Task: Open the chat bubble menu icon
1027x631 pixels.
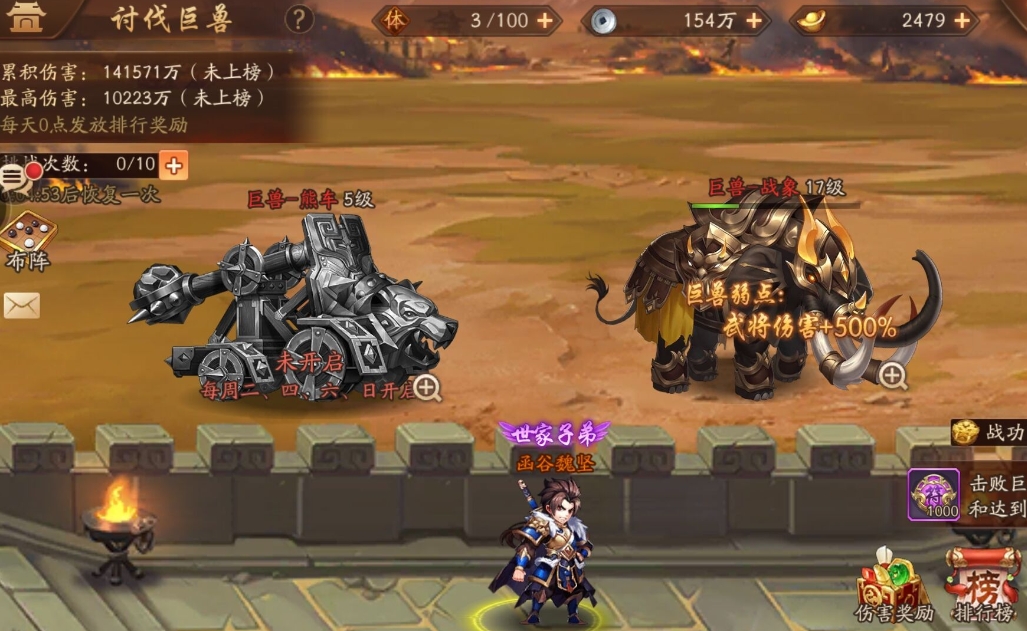Action: click(x=13, y=178)
